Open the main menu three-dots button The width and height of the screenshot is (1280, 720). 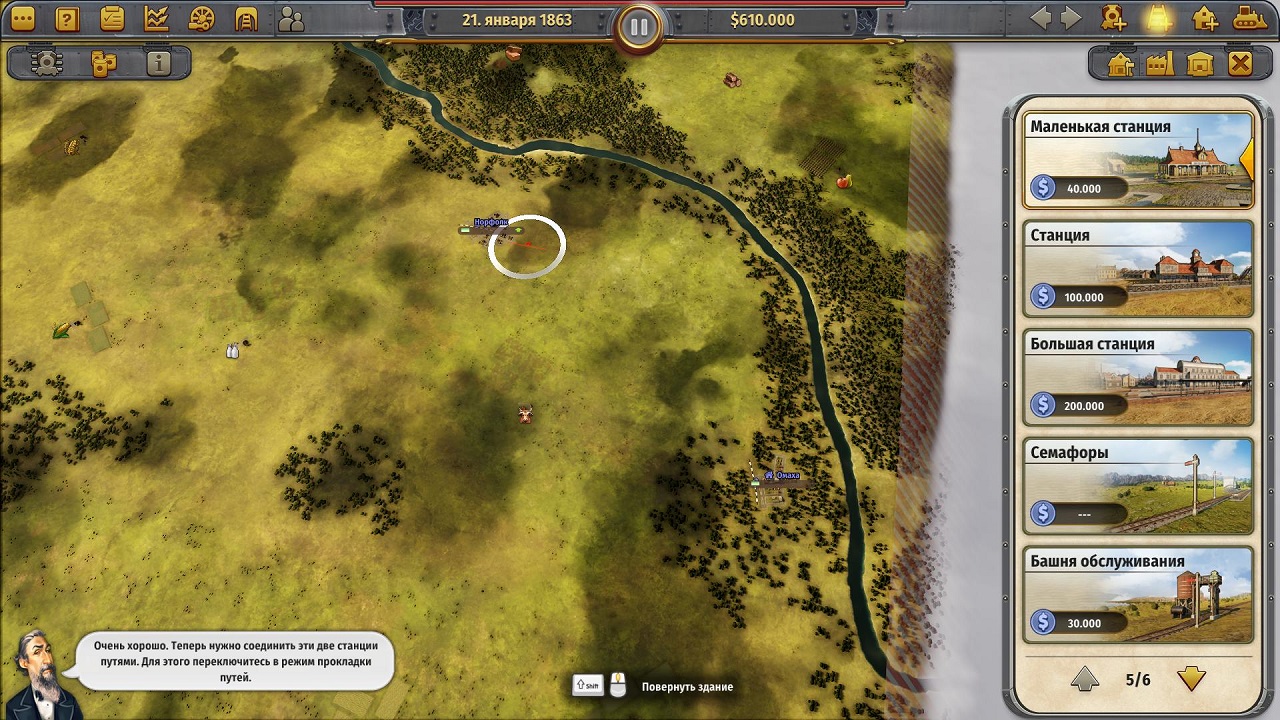point(22,18)
